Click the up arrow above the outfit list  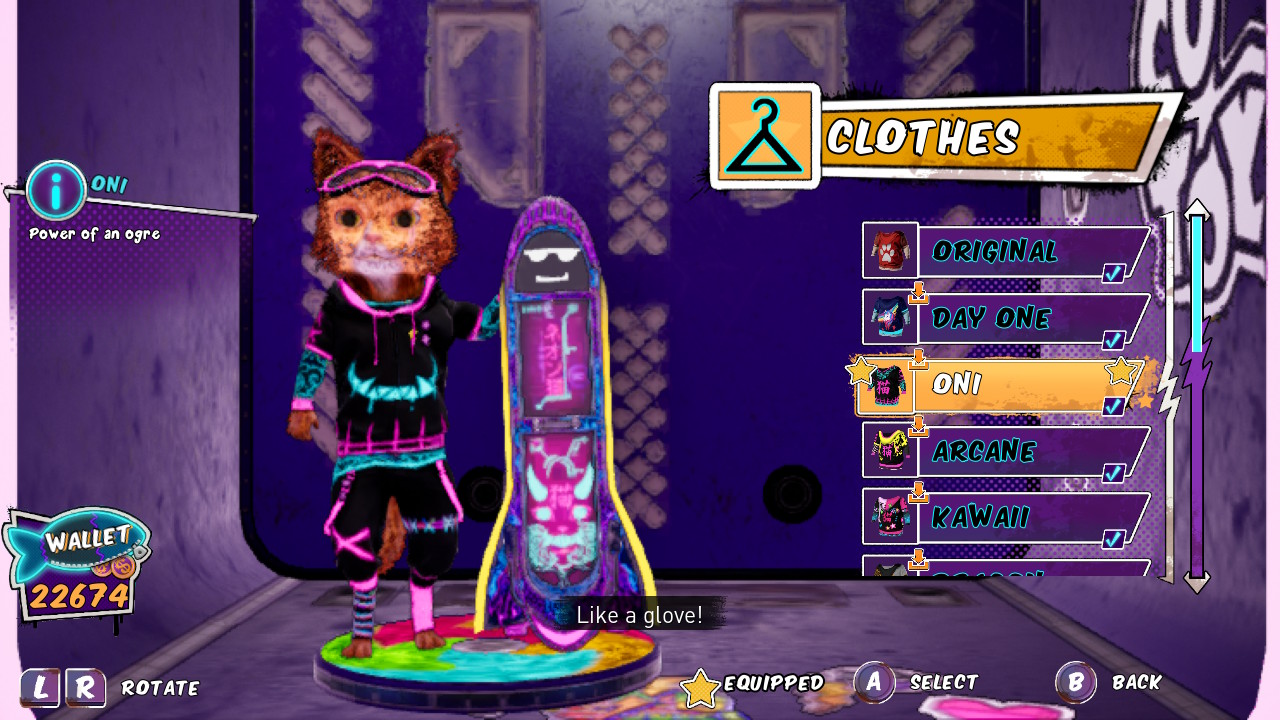pyautogui.click(x=1197, y=210)
